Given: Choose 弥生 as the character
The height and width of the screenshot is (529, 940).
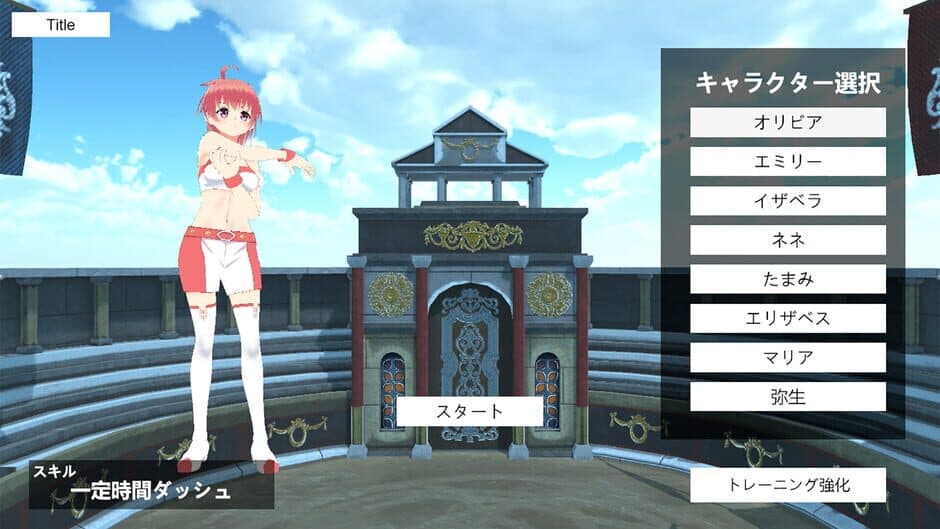Looking at the screenshot, I should pyautogui.click(x=788, y=396).
